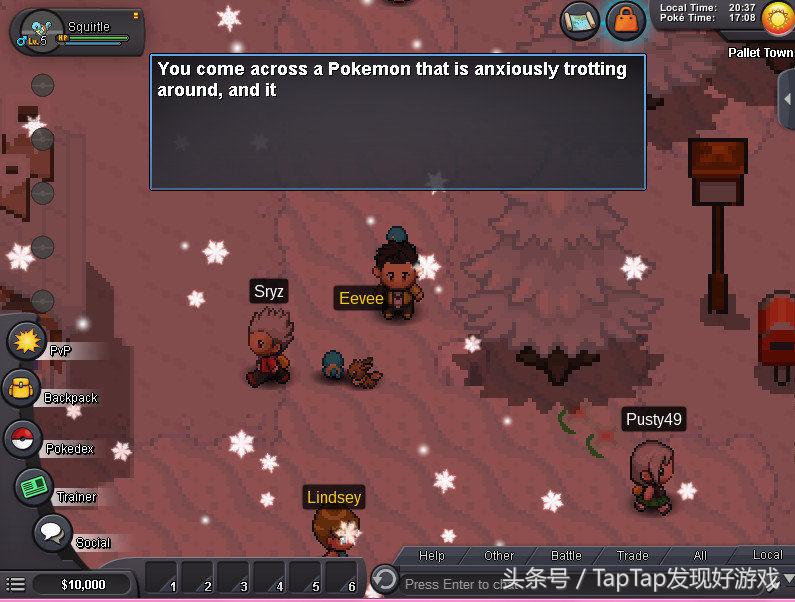The image size is (795, 602).
Task: Open the Social menu
Action: click(51, 532)
